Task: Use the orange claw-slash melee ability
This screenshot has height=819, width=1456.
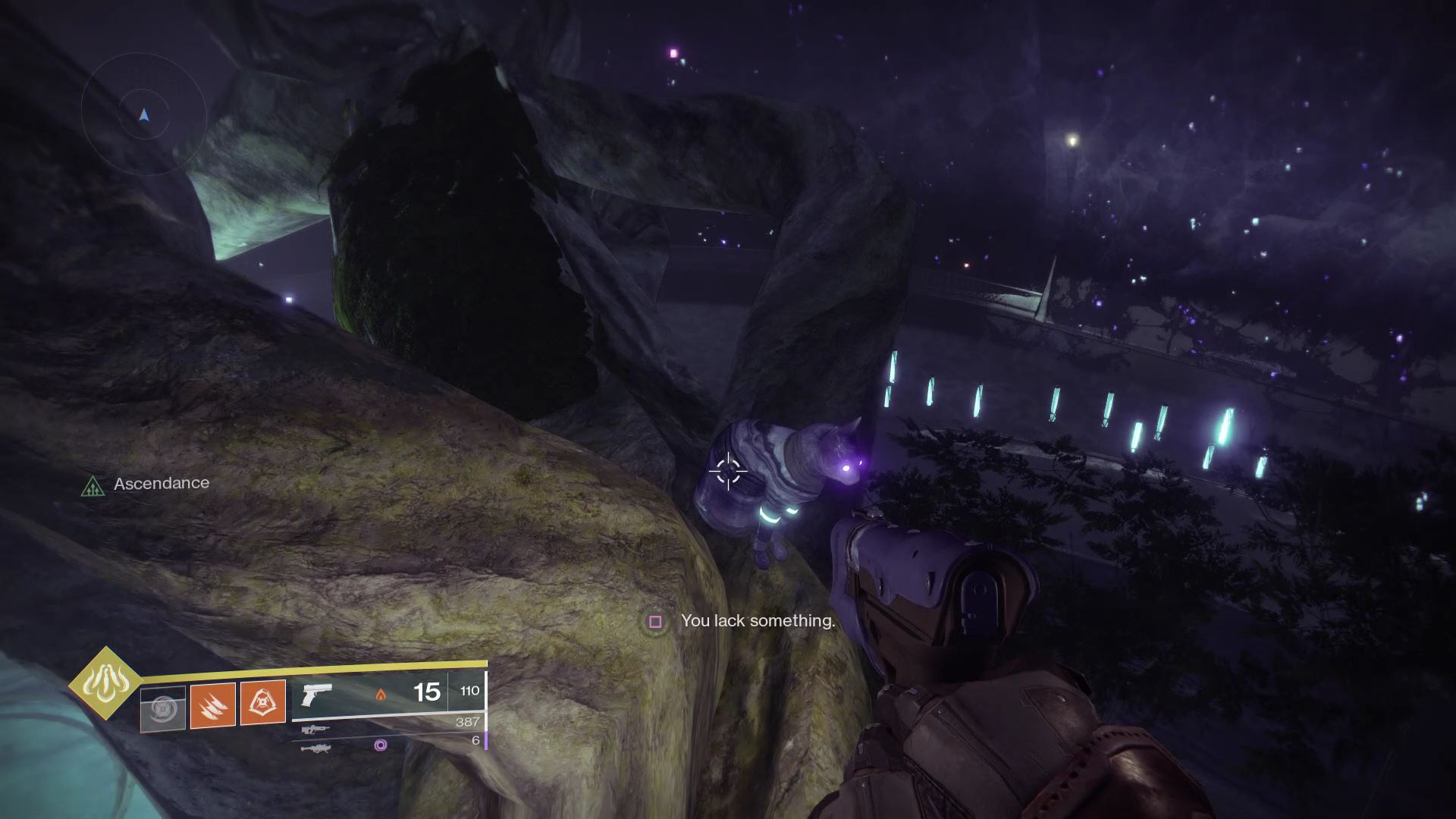Action: [213, 705]
